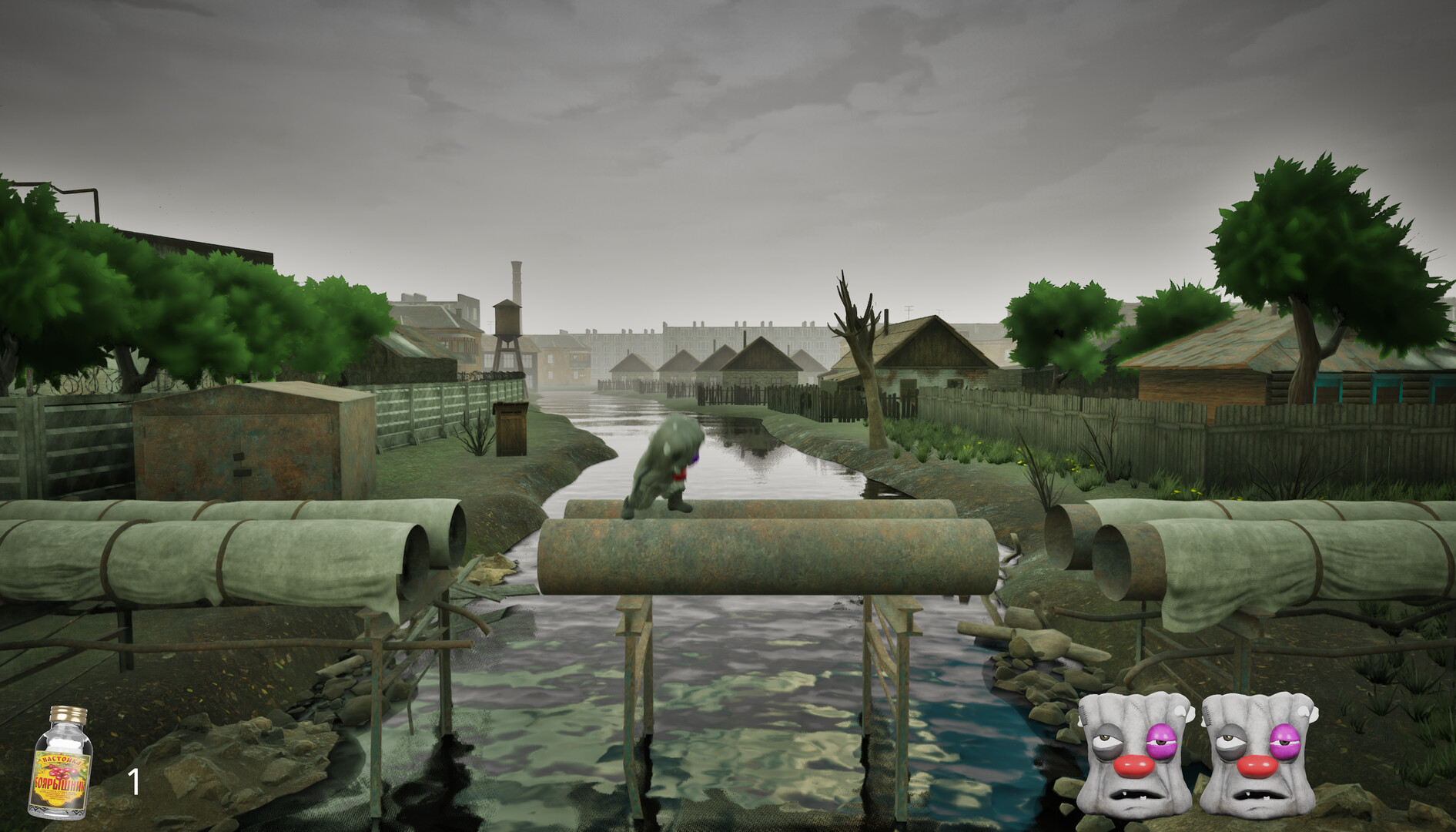Click the berry label on the tincture bottle
Viewport: 1456px width, 832px height.
(x=62, y=773)
